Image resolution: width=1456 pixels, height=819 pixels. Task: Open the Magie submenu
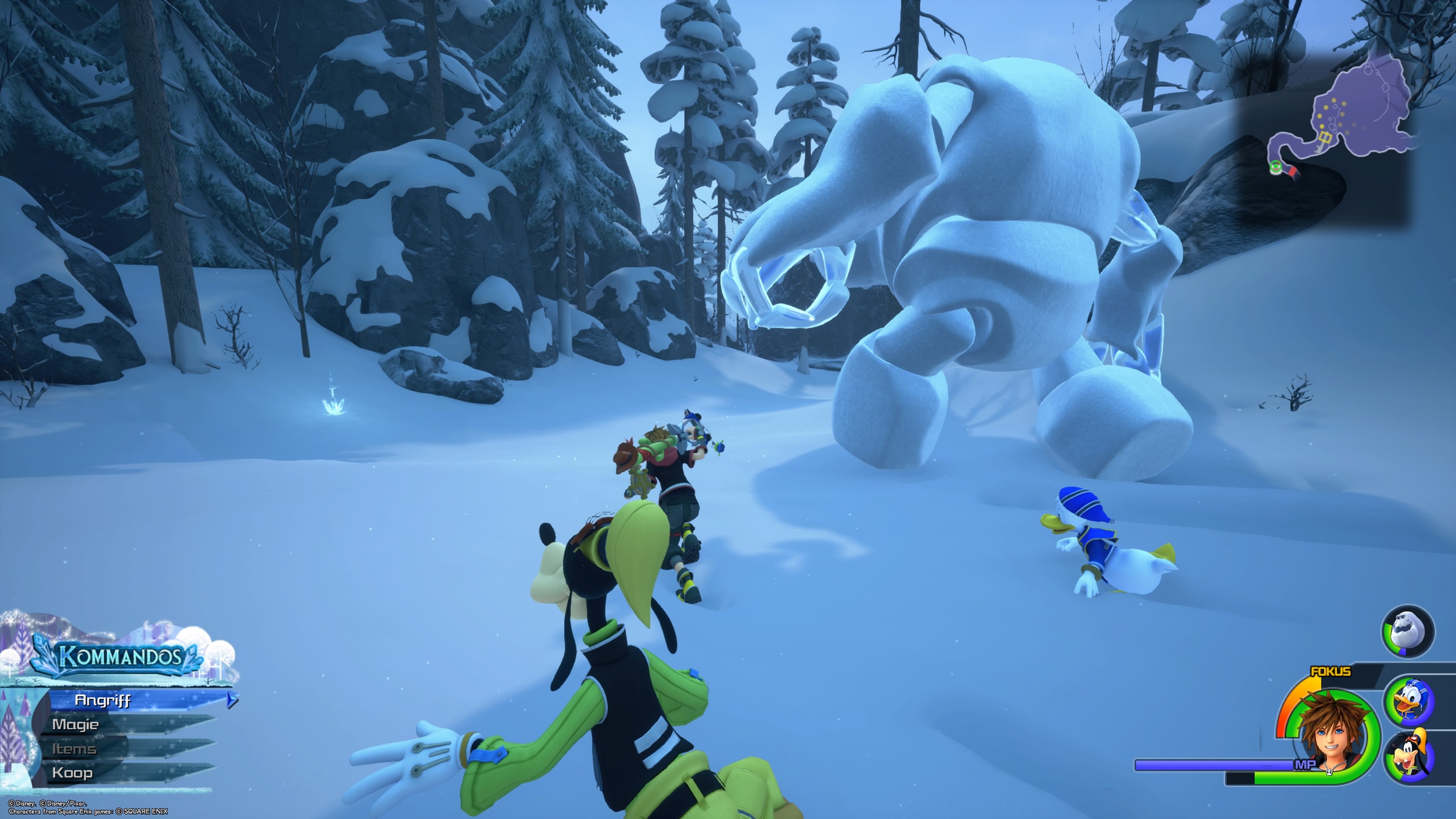tap(75, 725)
